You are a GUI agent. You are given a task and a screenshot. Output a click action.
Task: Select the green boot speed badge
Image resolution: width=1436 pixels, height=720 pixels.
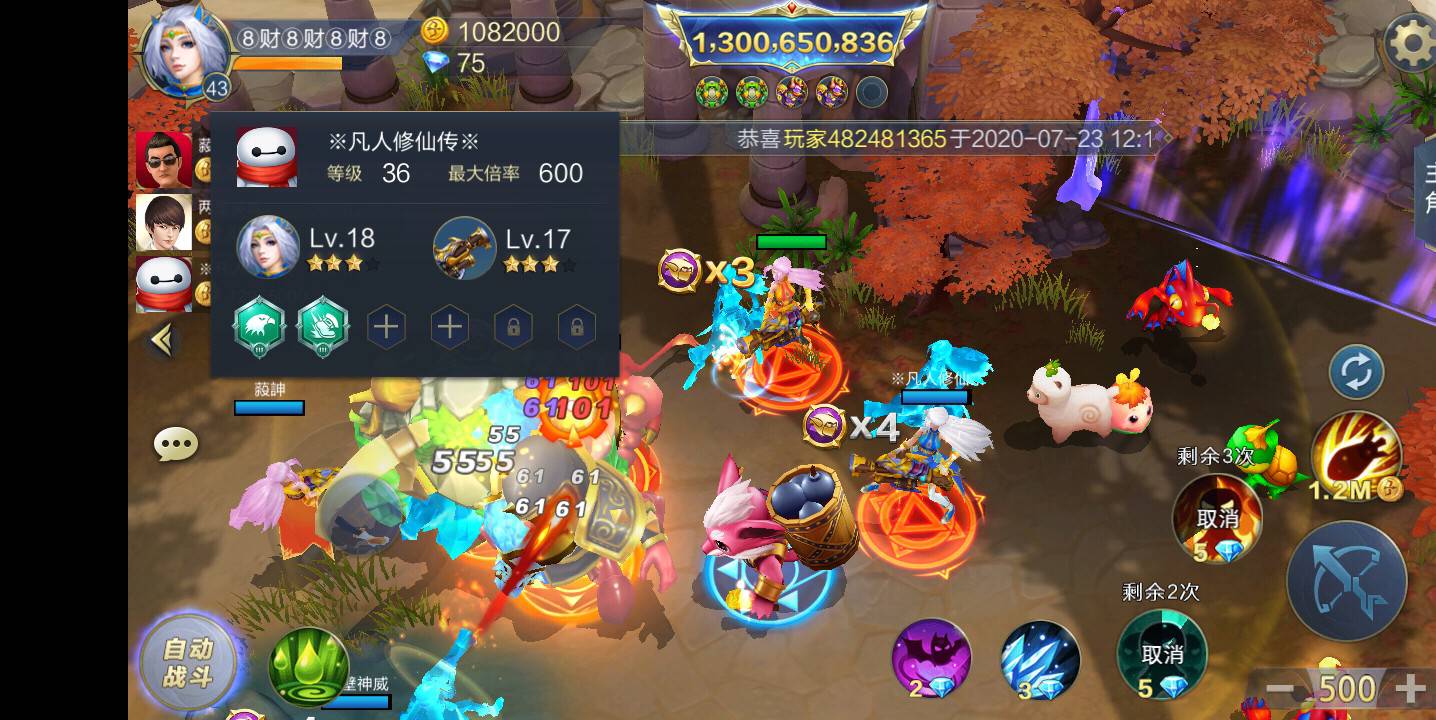click(x=322, y=325)
